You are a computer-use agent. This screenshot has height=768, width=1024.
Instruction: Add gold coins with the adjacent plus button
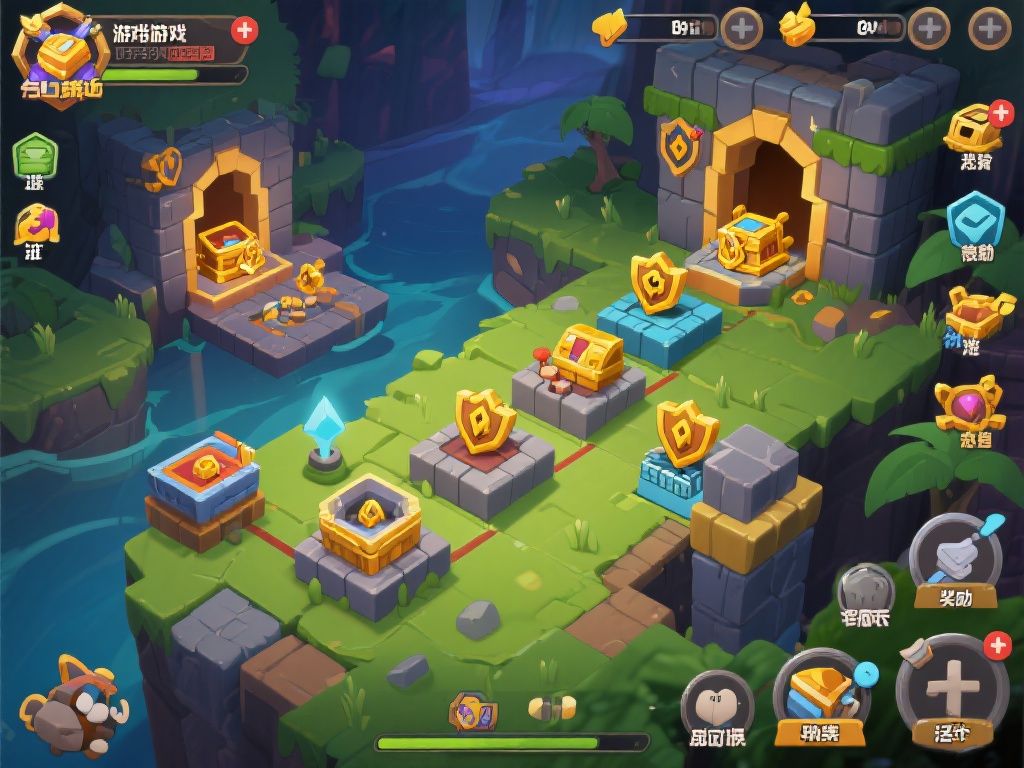929,28
